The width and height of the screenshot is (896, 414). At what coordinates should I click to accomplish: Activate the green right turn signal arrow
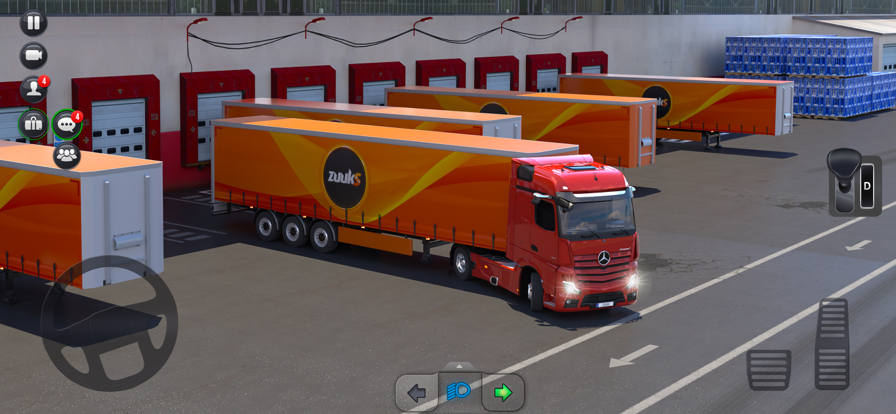tap(503, 393)
